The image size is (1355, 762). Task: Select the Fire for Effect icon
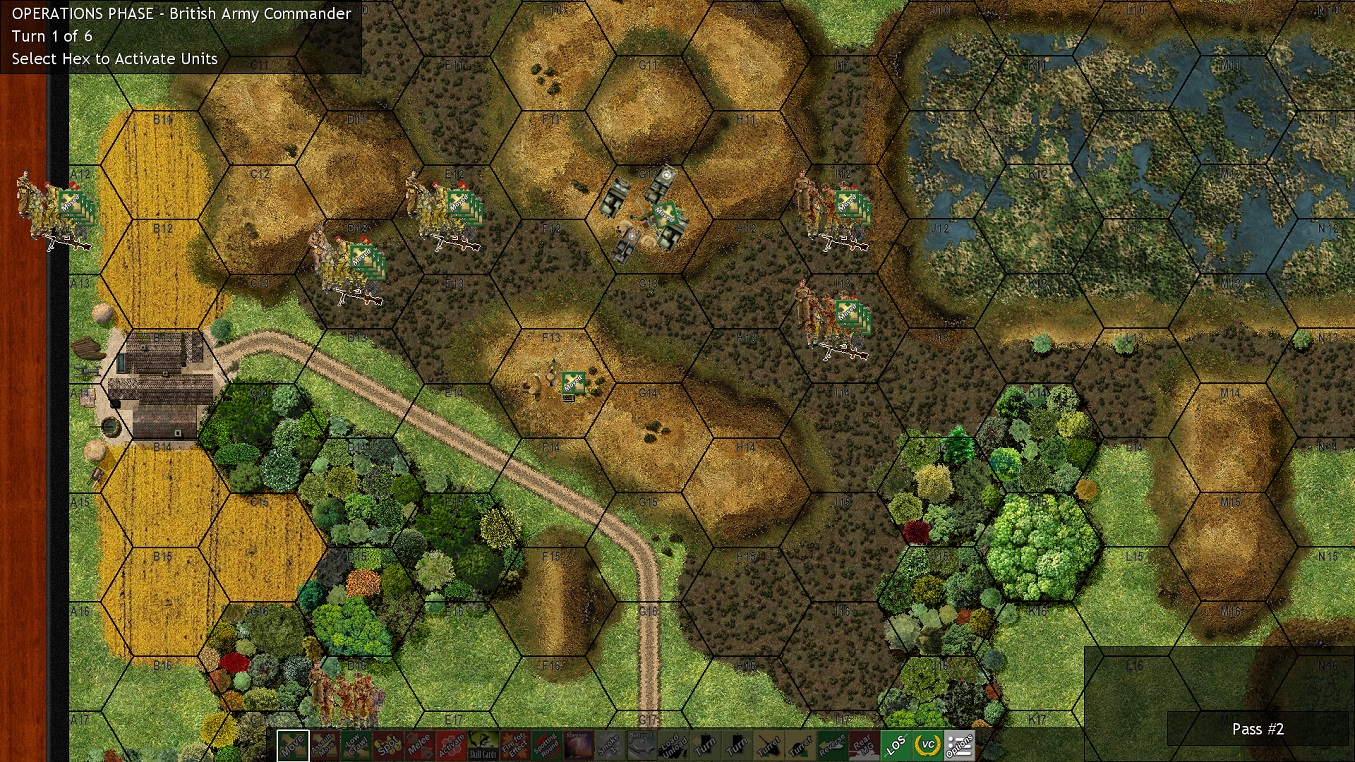click(x=514, y=745)
